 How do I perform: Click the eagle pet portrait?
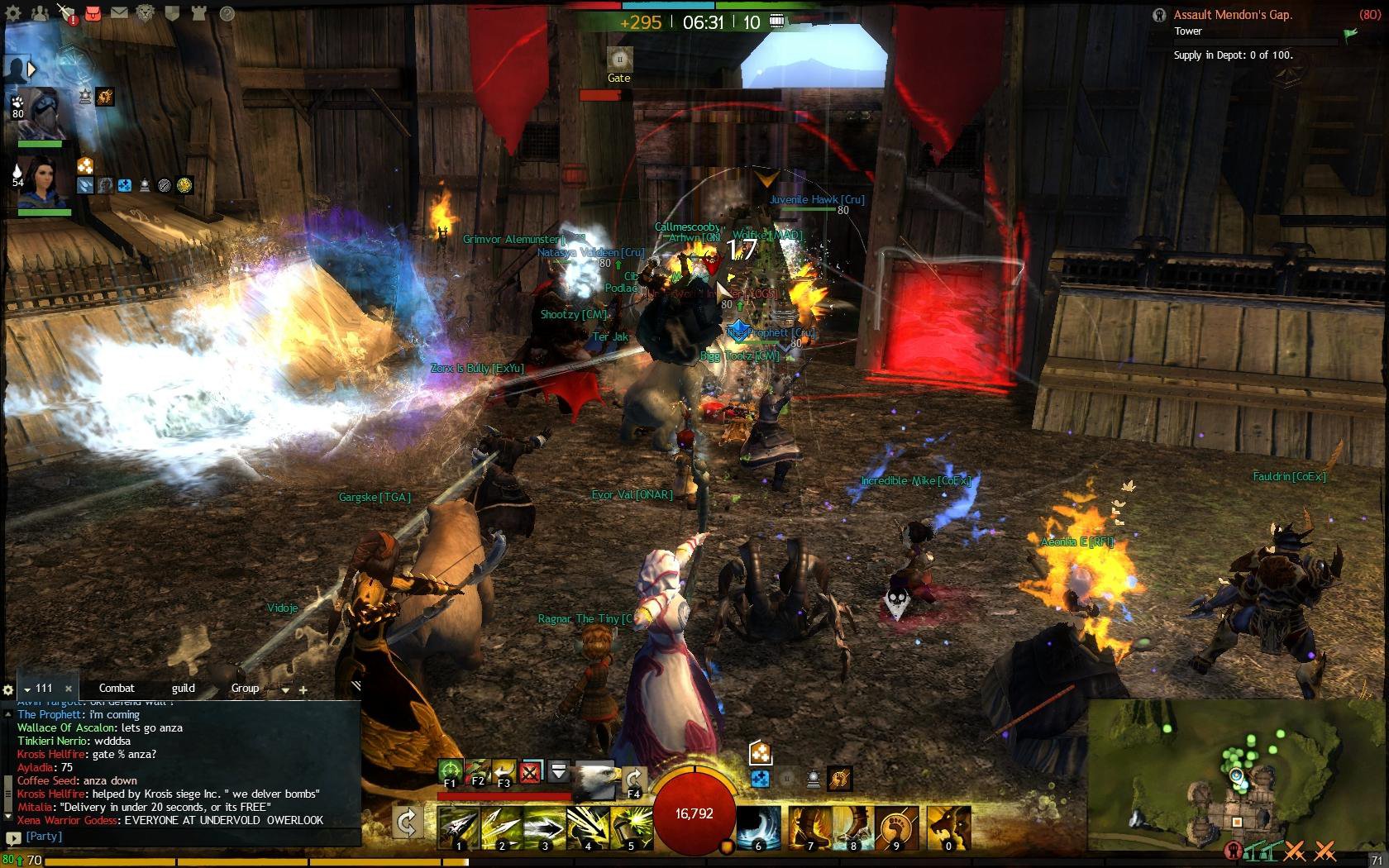click(595, 780)
